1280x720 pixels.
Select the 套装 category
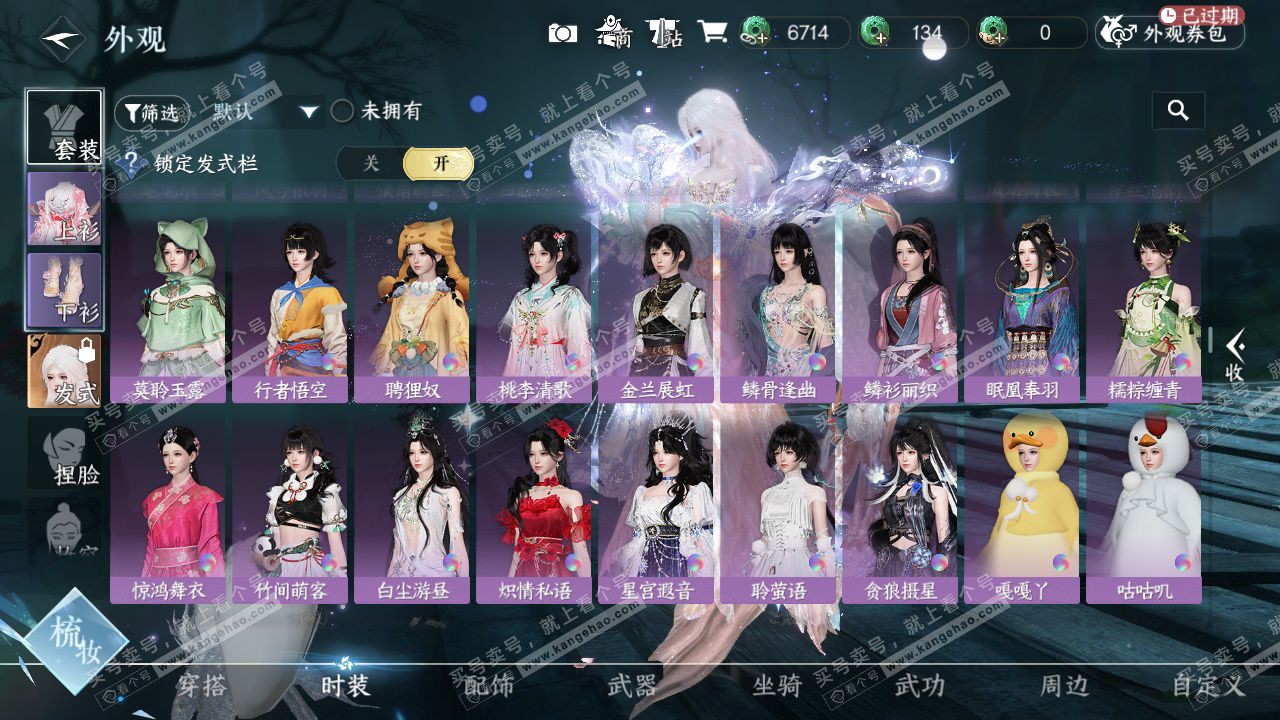click(x=65, y=127)
